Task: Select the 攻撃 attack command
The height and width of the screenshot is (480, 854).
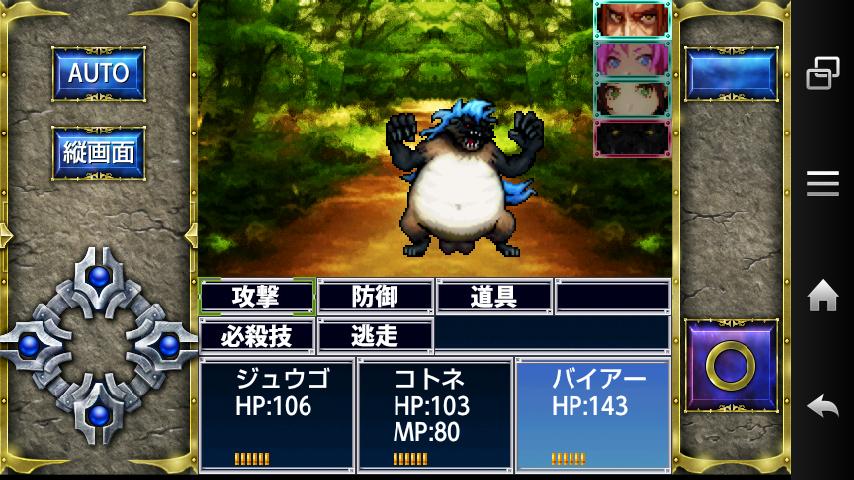Action: tap(257, 297)
